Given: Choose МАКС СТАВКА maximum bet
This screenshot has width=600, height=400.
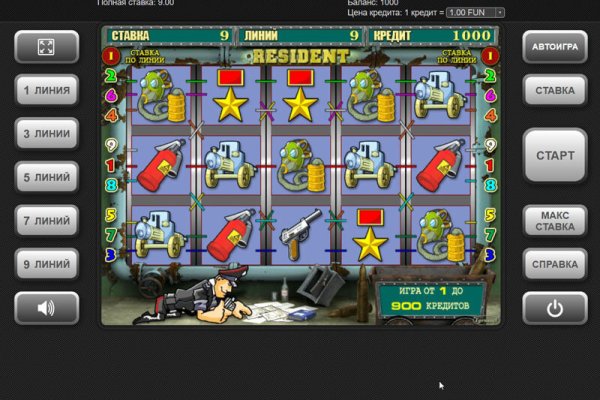Looking at the screenshot, I should click(555, 221).
